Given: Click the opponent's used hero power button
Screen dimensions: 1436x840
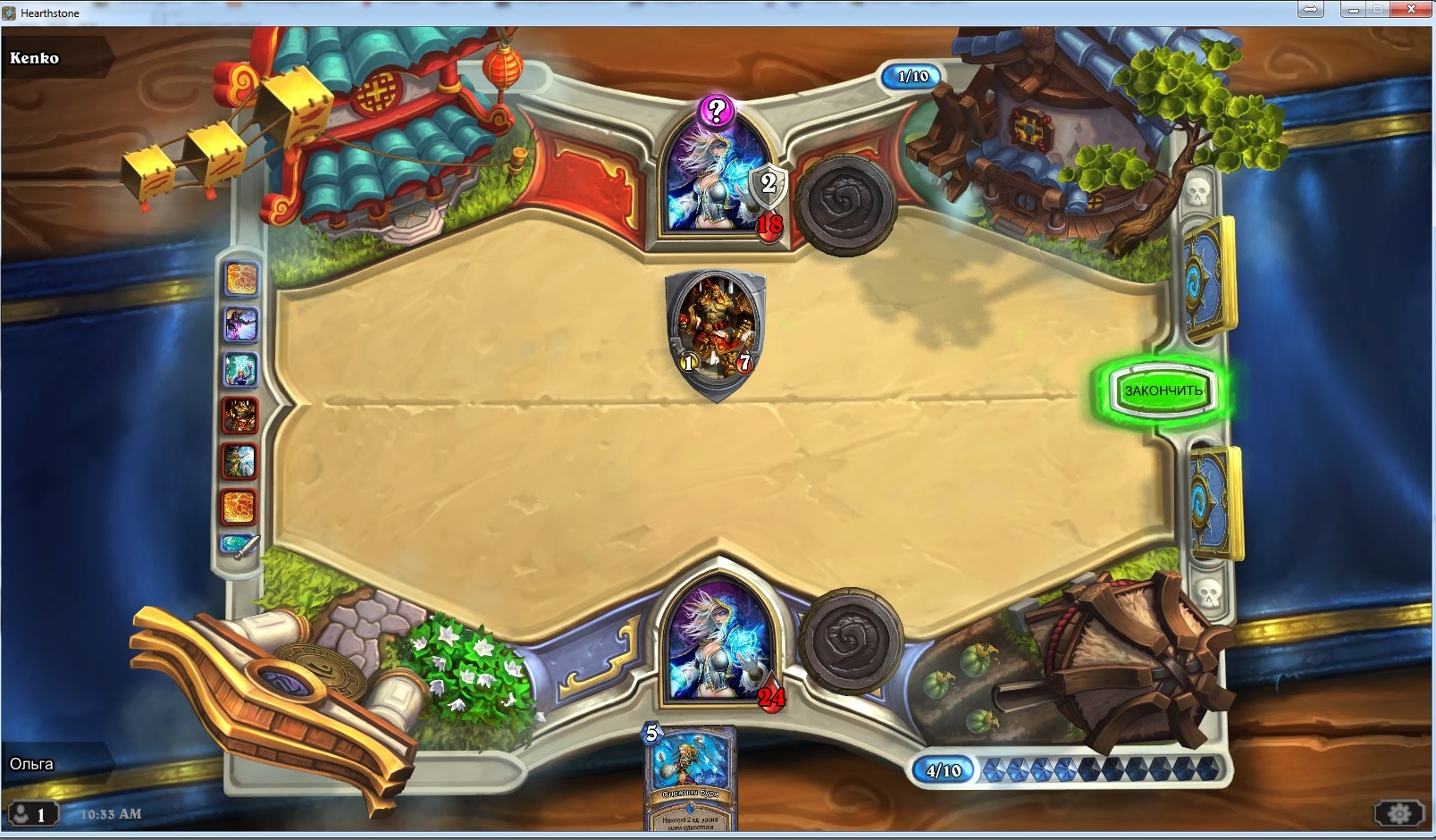Looking at the screenshot, I should [x=845, y=205].
